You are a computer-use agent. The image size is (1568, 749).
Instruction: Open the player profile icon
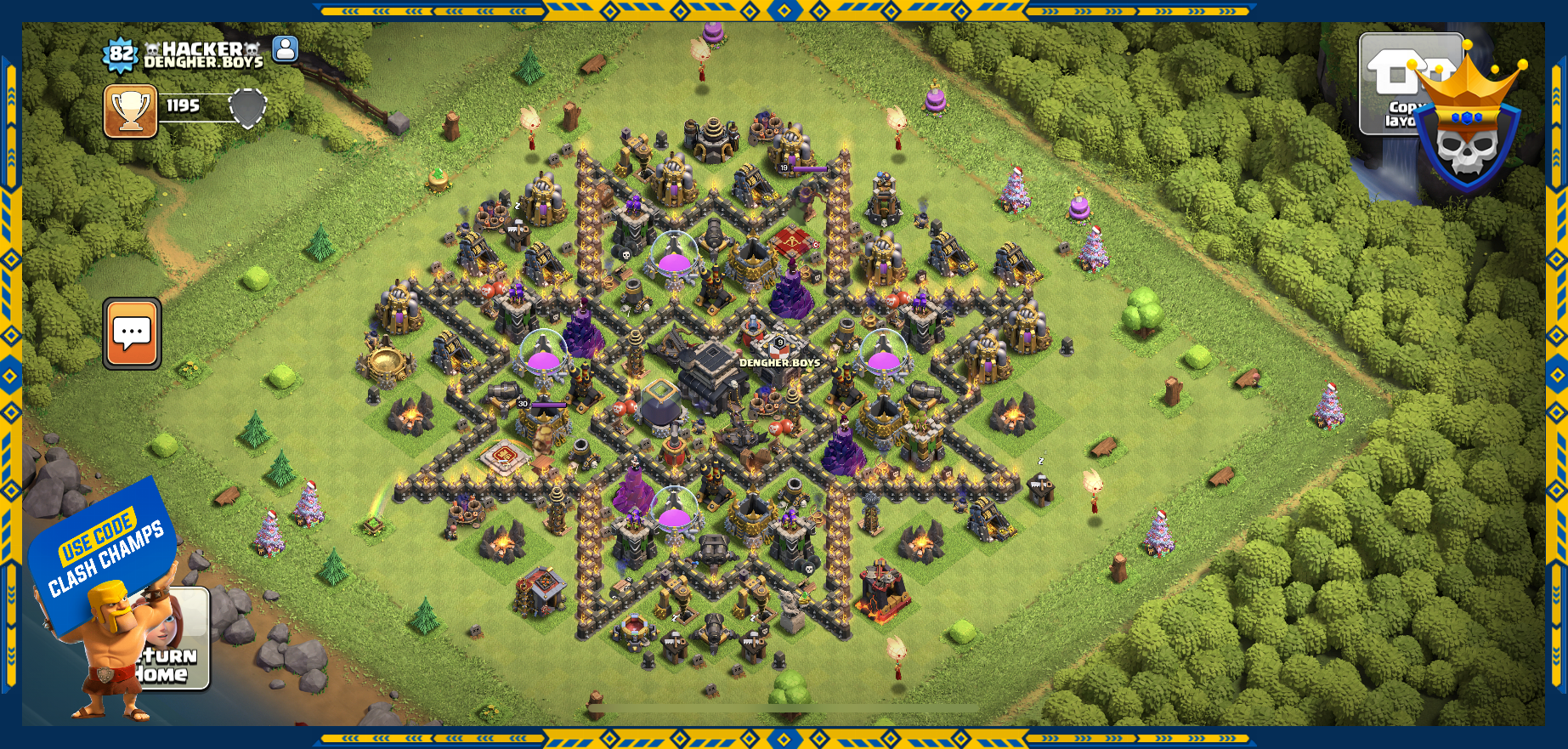tap(286, 49)
